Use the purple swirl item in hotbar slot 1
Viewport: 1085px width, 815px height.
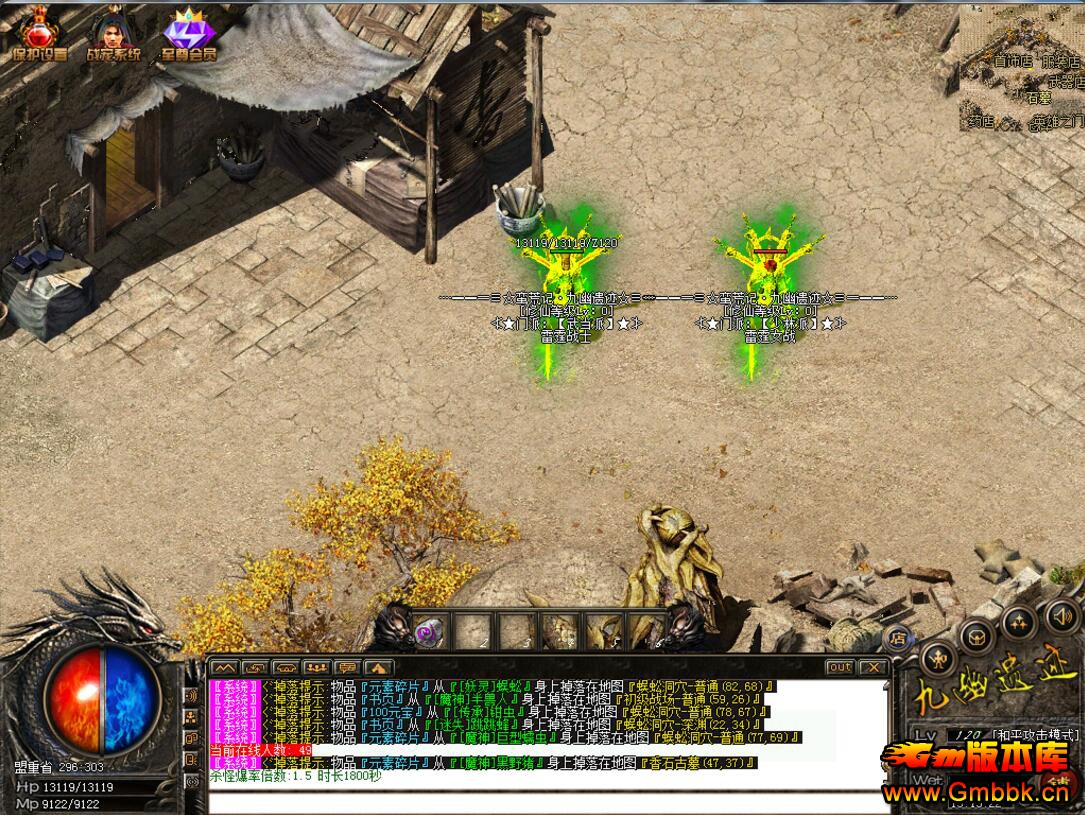429,632
